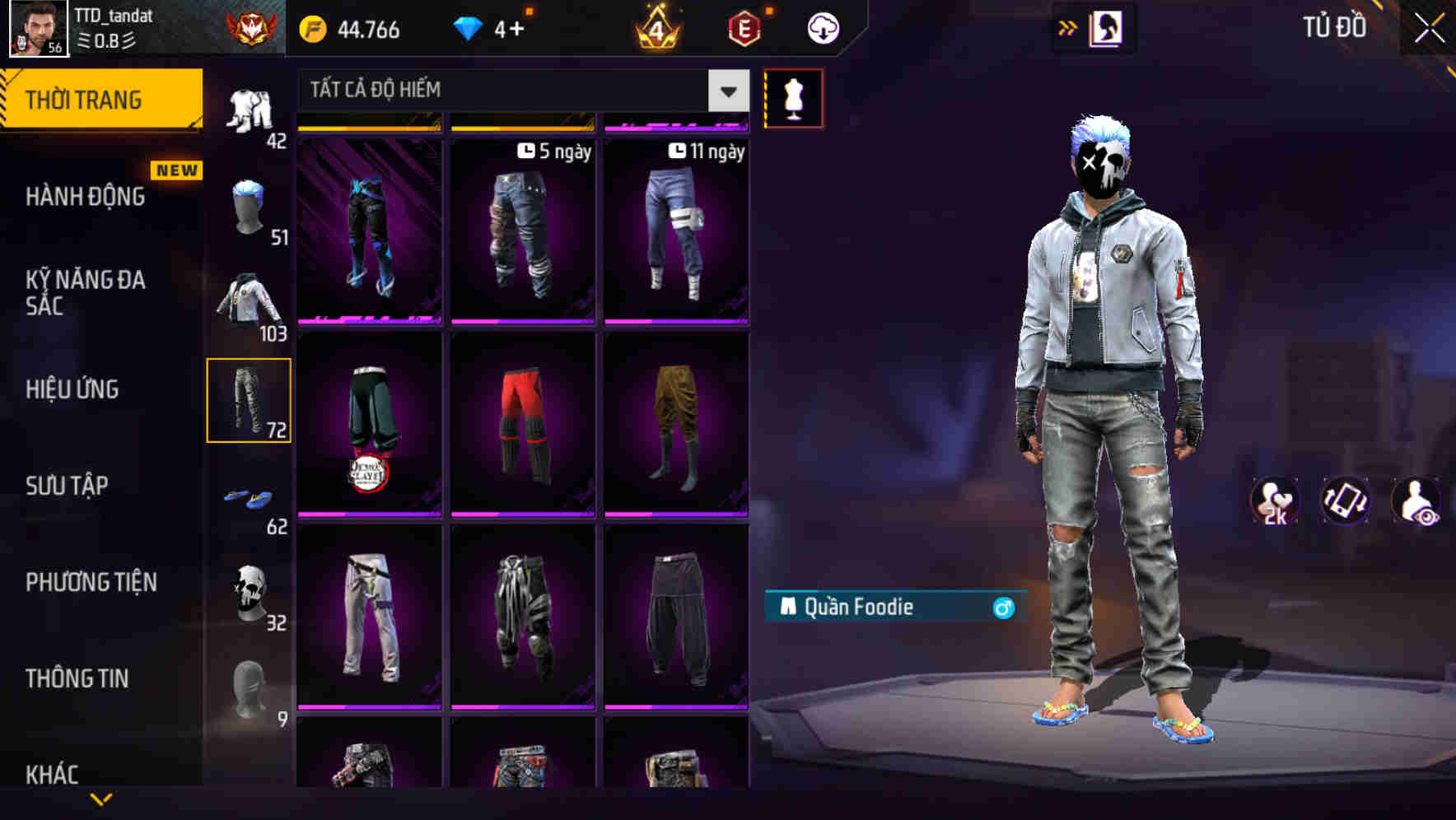Switch to the HIỆU ỨNG tab
Viewport: 1456px width, 820px height.
(72, 389)
